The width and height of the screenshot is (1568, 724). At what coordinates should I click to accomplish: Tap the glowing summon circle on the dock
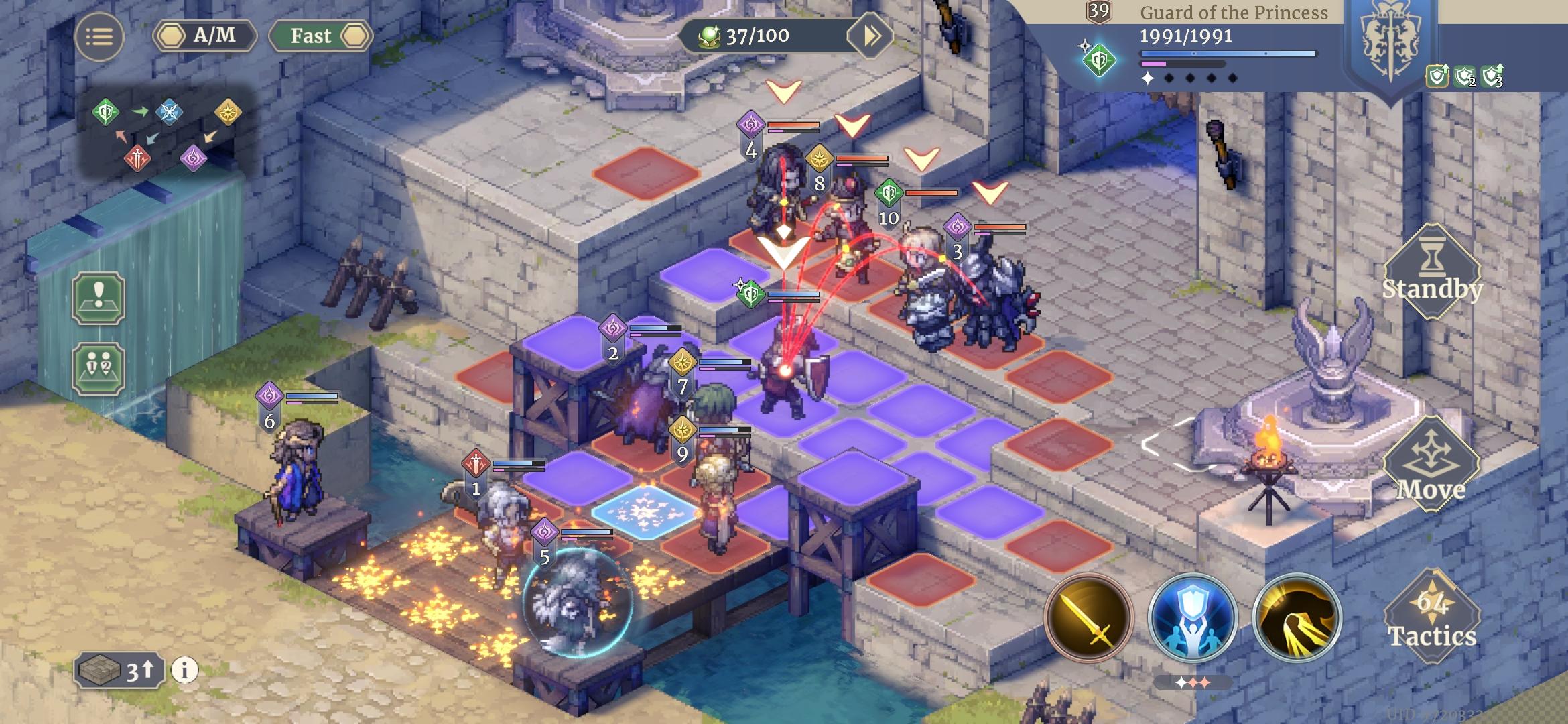(x=578, y=602)
